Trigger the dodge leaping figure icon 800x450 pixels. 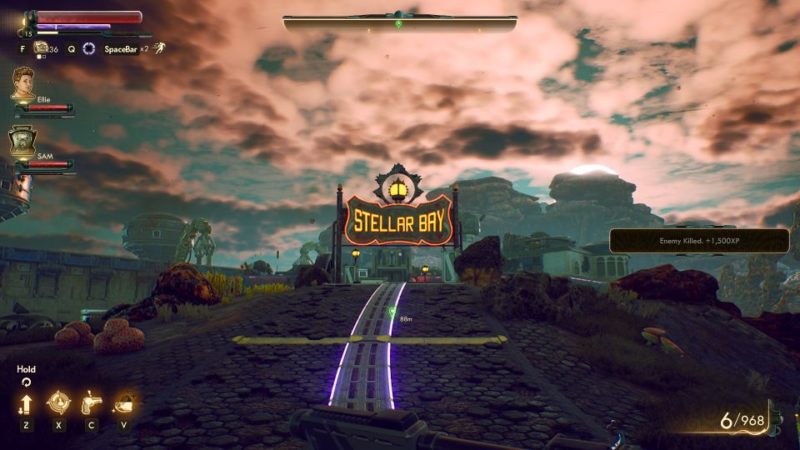pyautogui.click(x=158, y=47)
